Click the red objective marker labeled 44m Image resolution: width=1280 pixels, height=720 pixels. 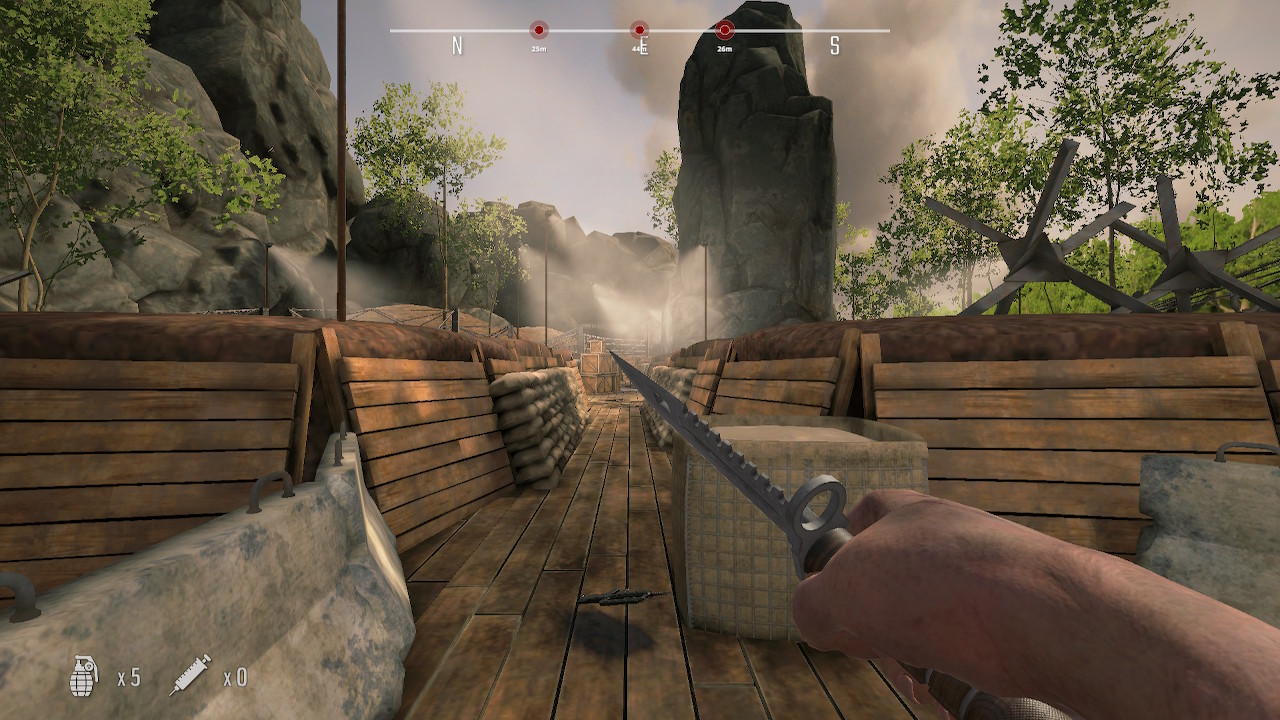[637, 29]
